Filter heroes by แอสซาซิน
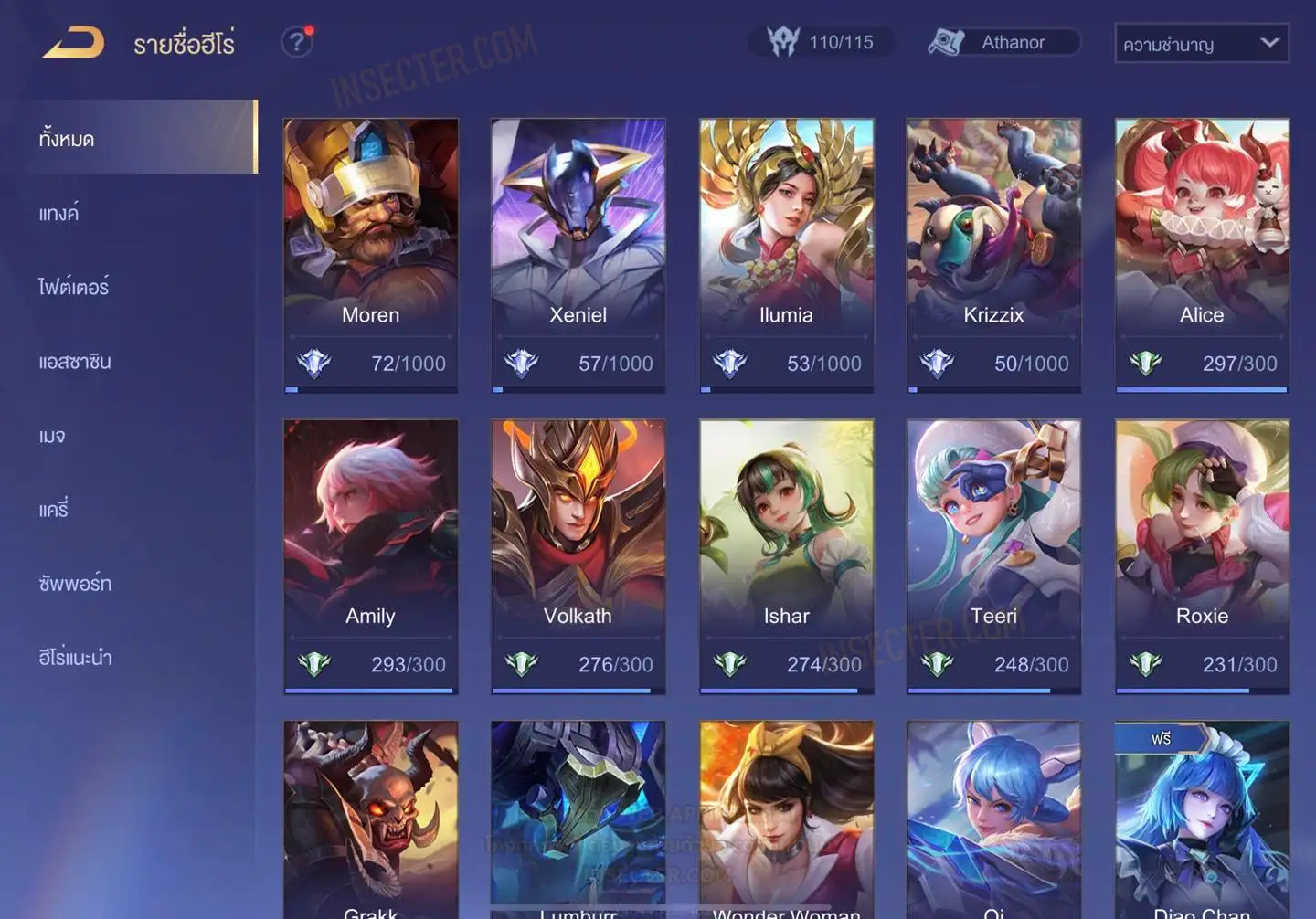The width and height of the screenshot is (1316, 919). (75, 362)
